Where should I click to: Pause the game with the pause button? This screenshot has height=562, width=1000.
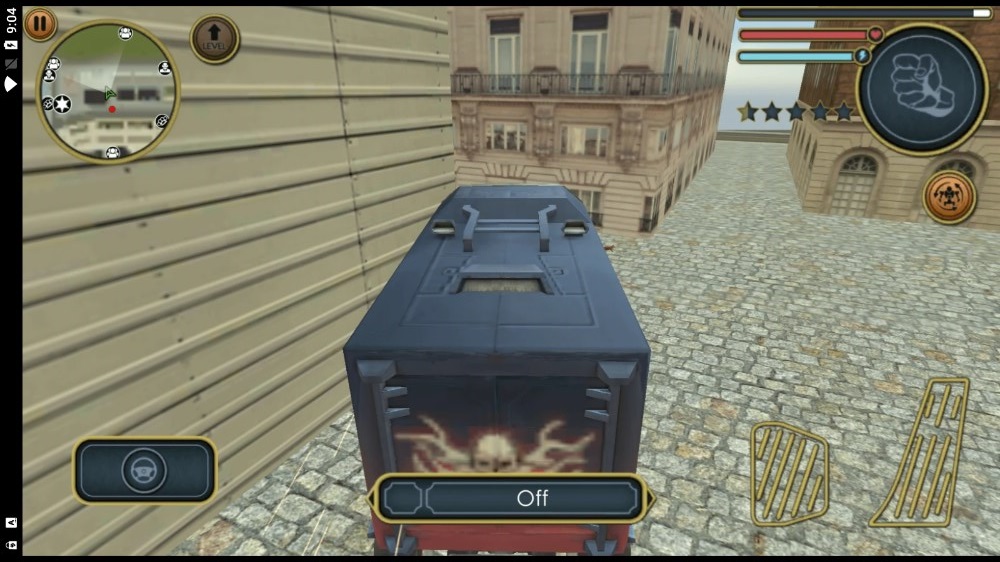40,24
